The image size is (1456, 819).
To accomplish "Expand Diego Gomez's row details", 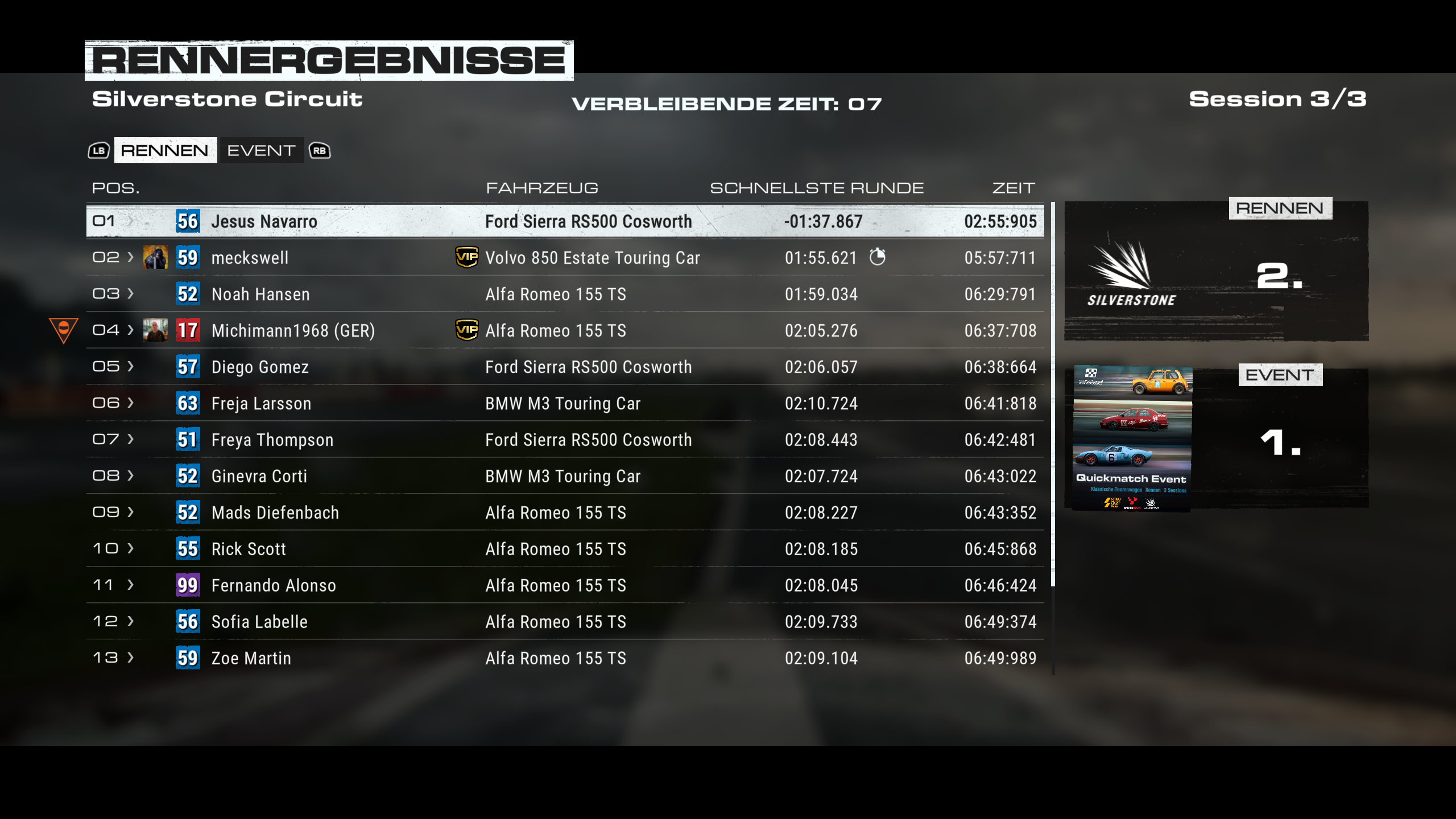I will click(x=131, y=367).
